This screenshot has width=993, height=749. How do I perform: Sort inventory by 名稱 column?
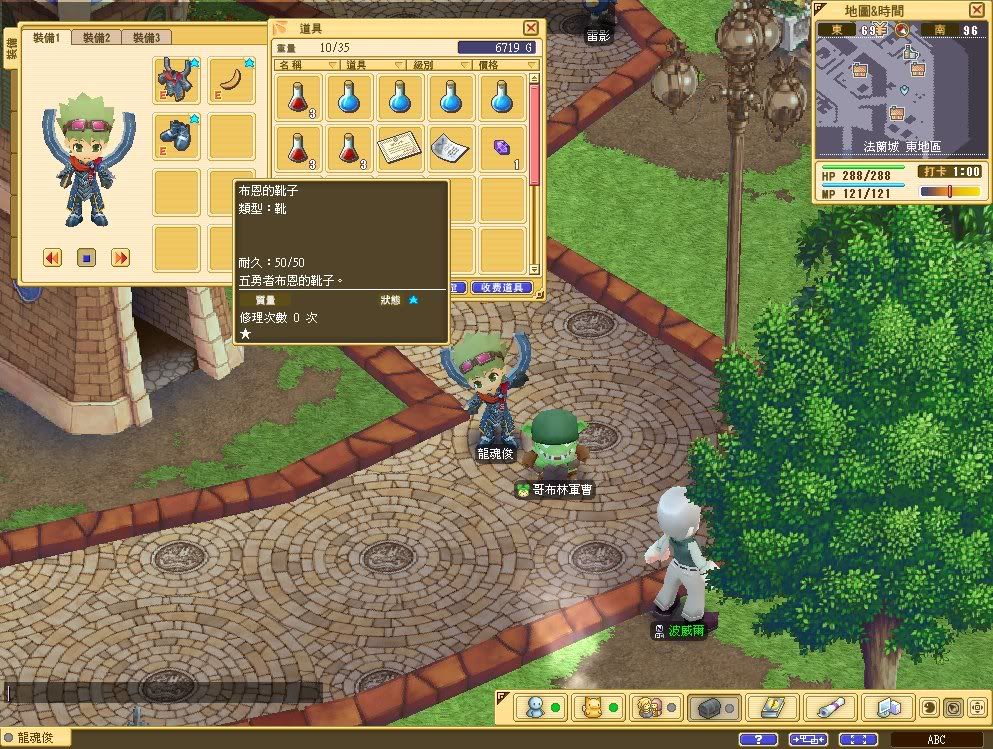tap(298, 65)
